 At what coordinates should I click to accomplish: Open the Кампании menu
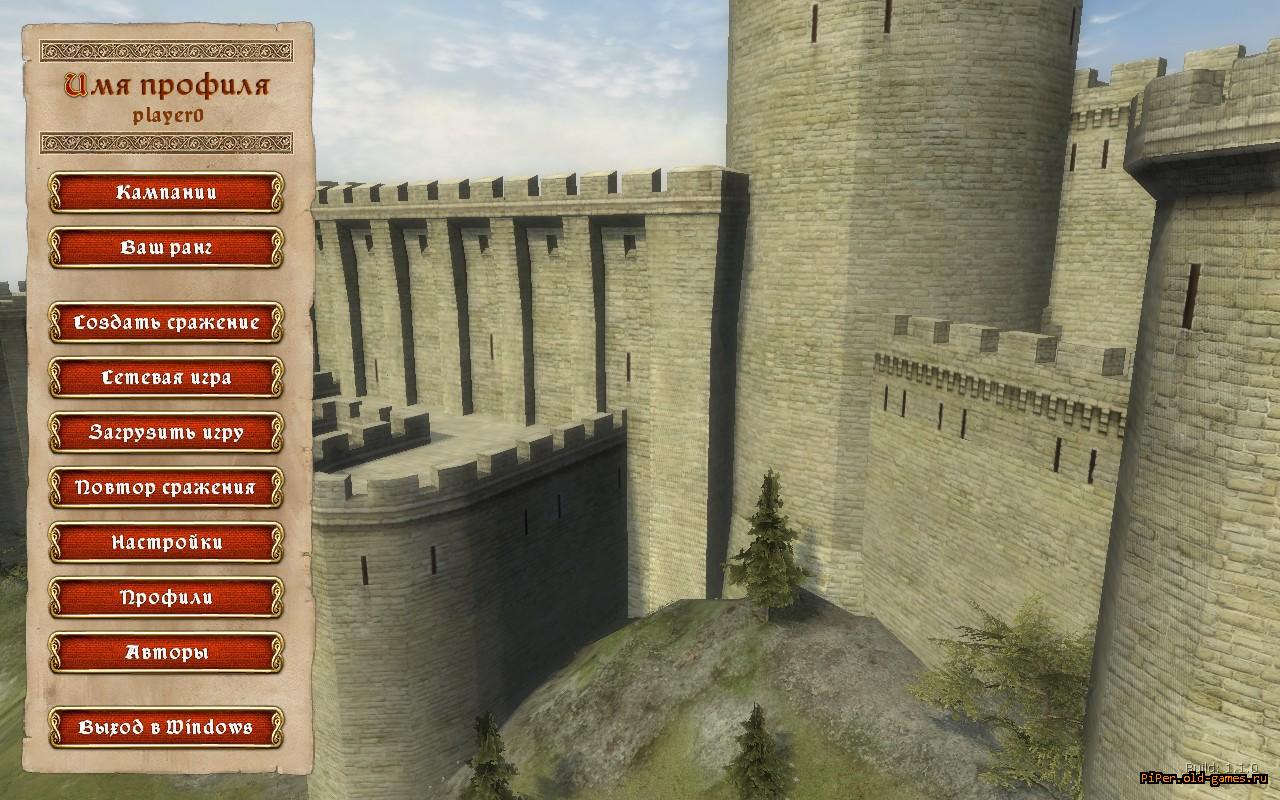click(166, 192)
